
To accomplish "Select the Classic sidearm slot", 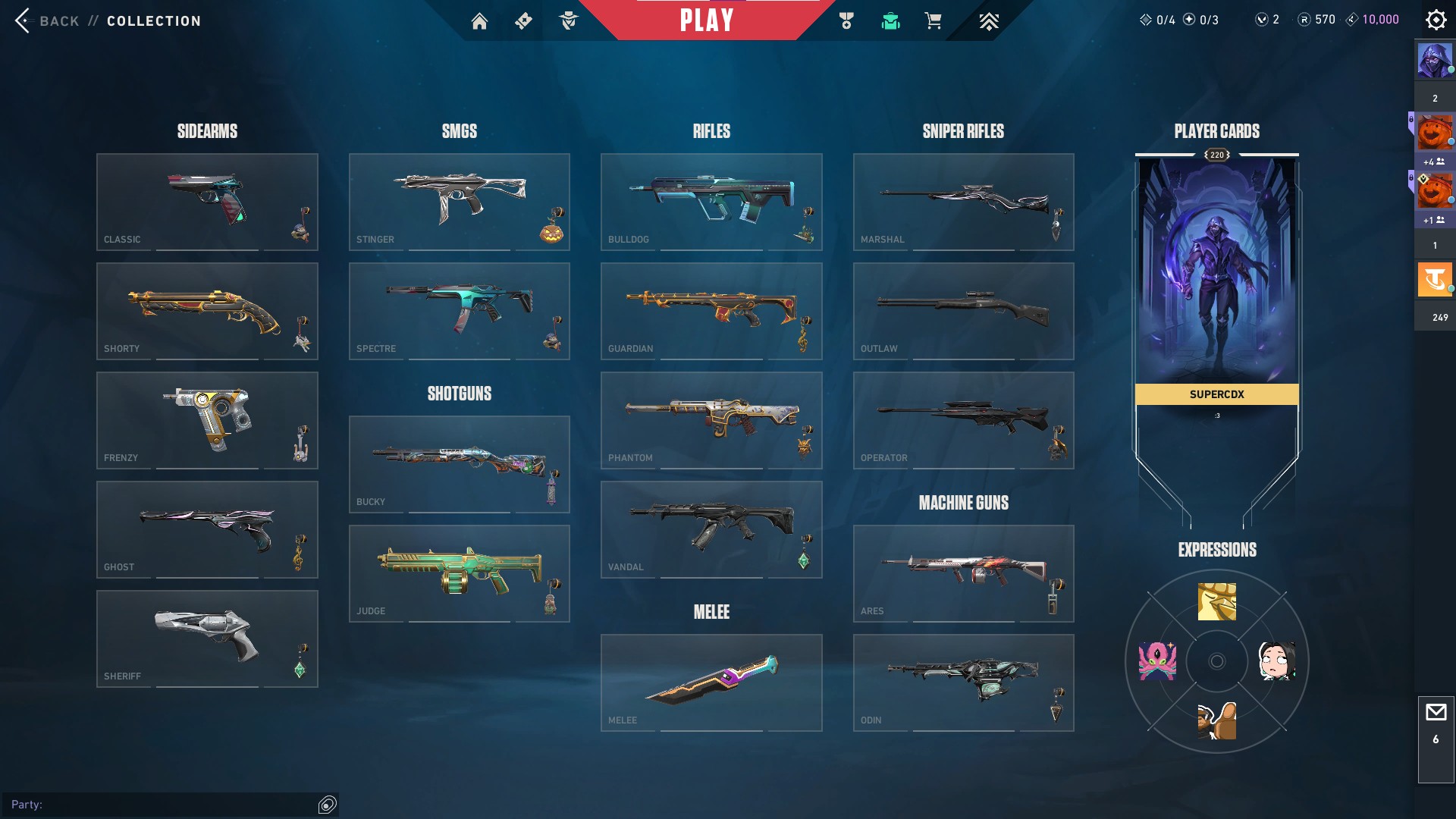I will (207, 202).
